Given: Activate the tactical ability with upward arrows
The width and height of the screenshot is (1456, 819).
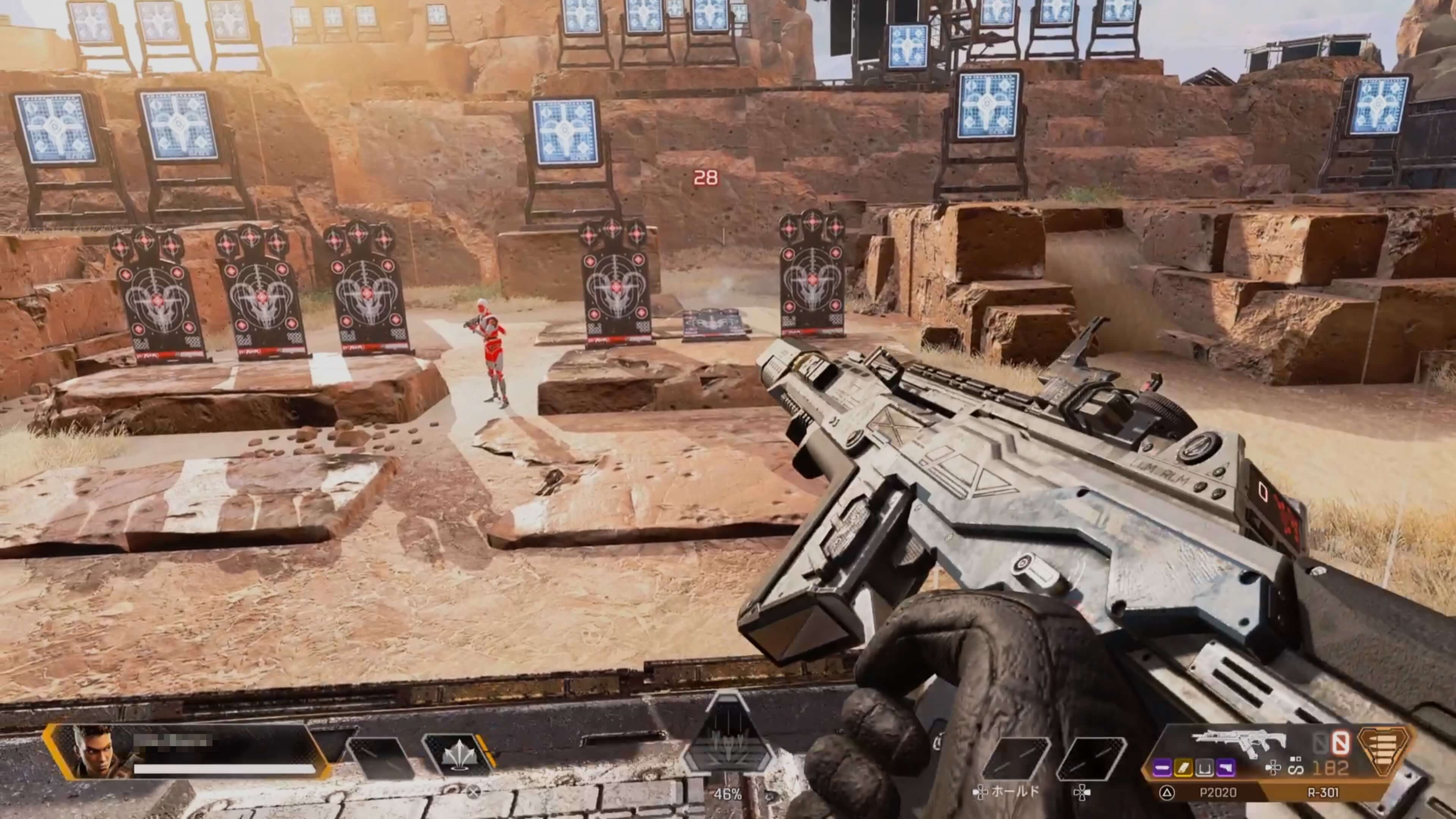Looking at the screenshot, I should click(457, 755).
